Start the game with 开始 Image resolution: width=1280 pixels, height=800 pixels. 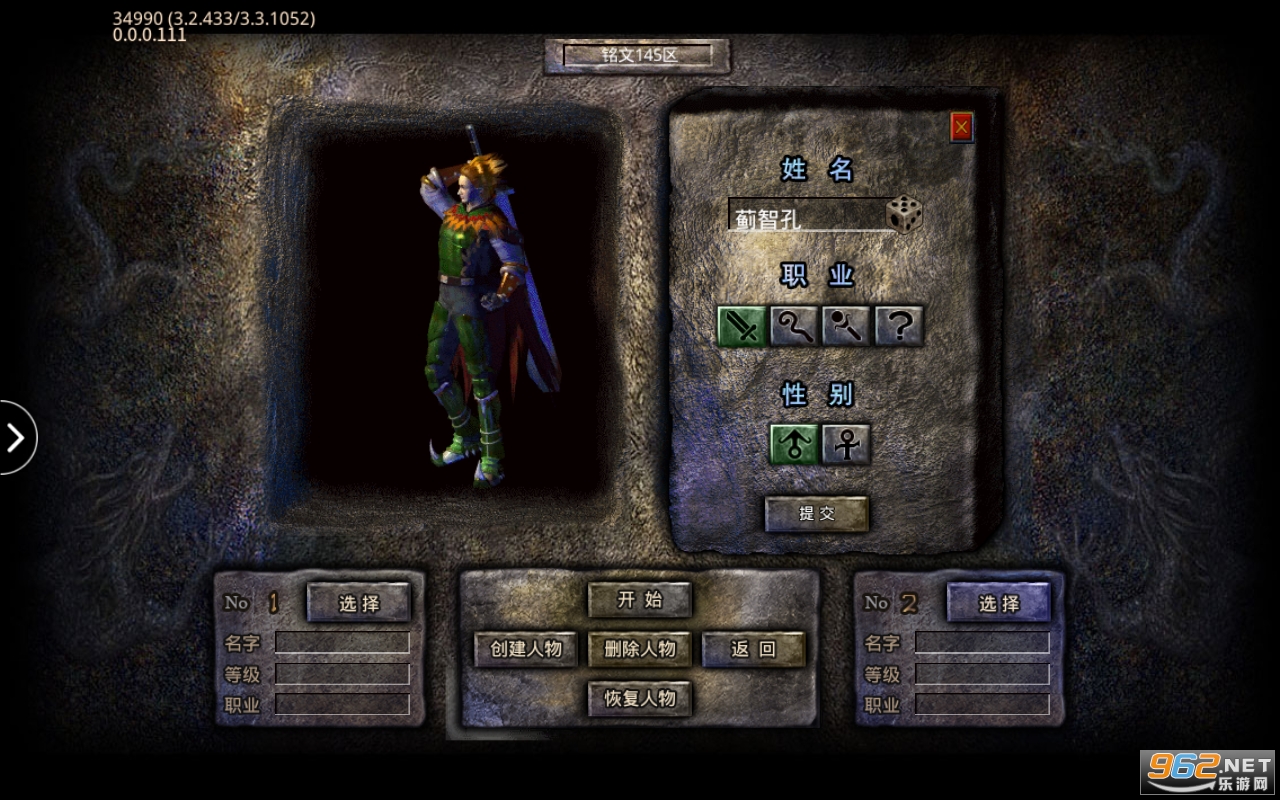tap(640, 600)
